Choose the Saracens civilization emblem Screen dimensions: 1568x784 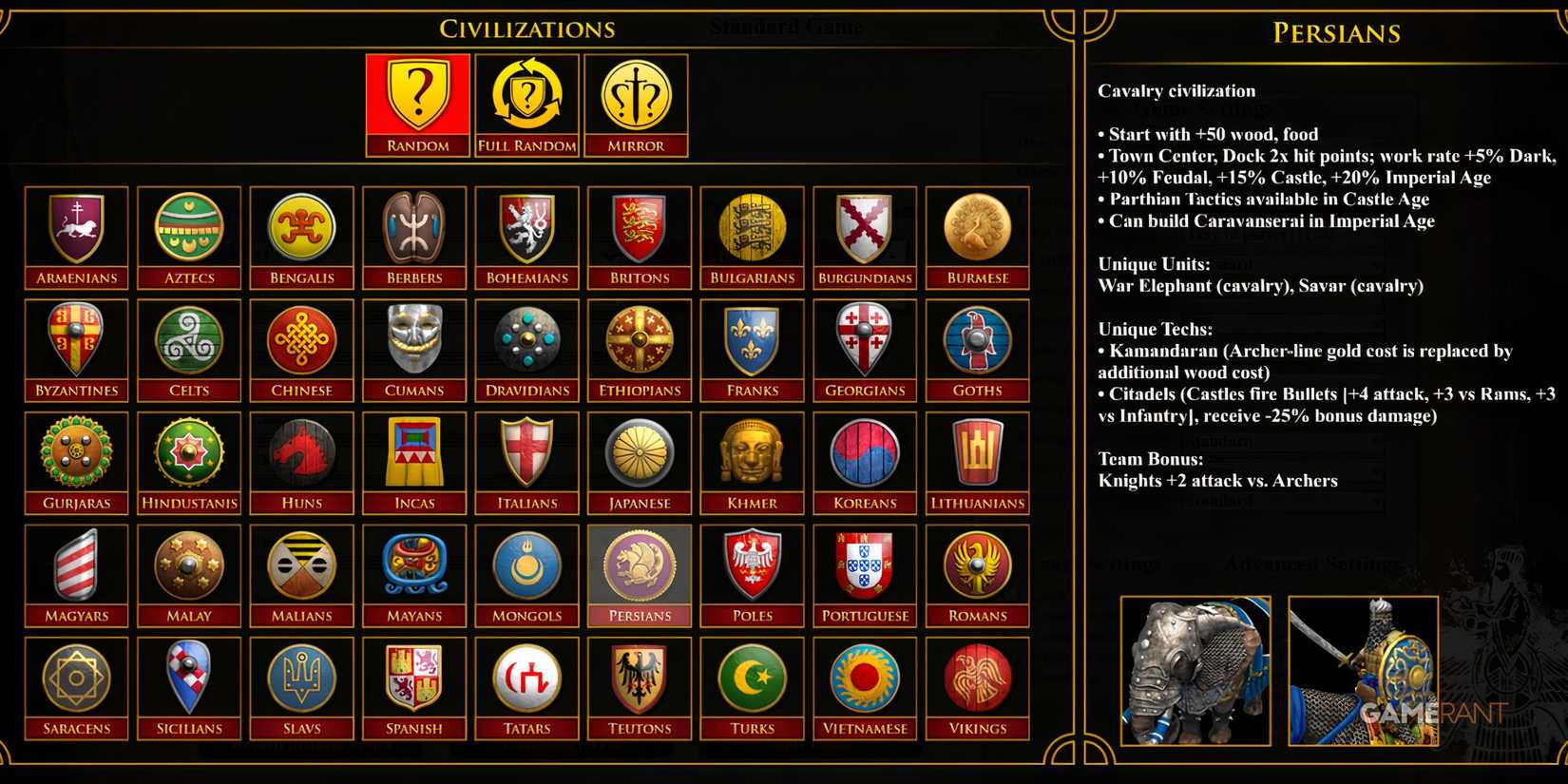tap(76, 678)
